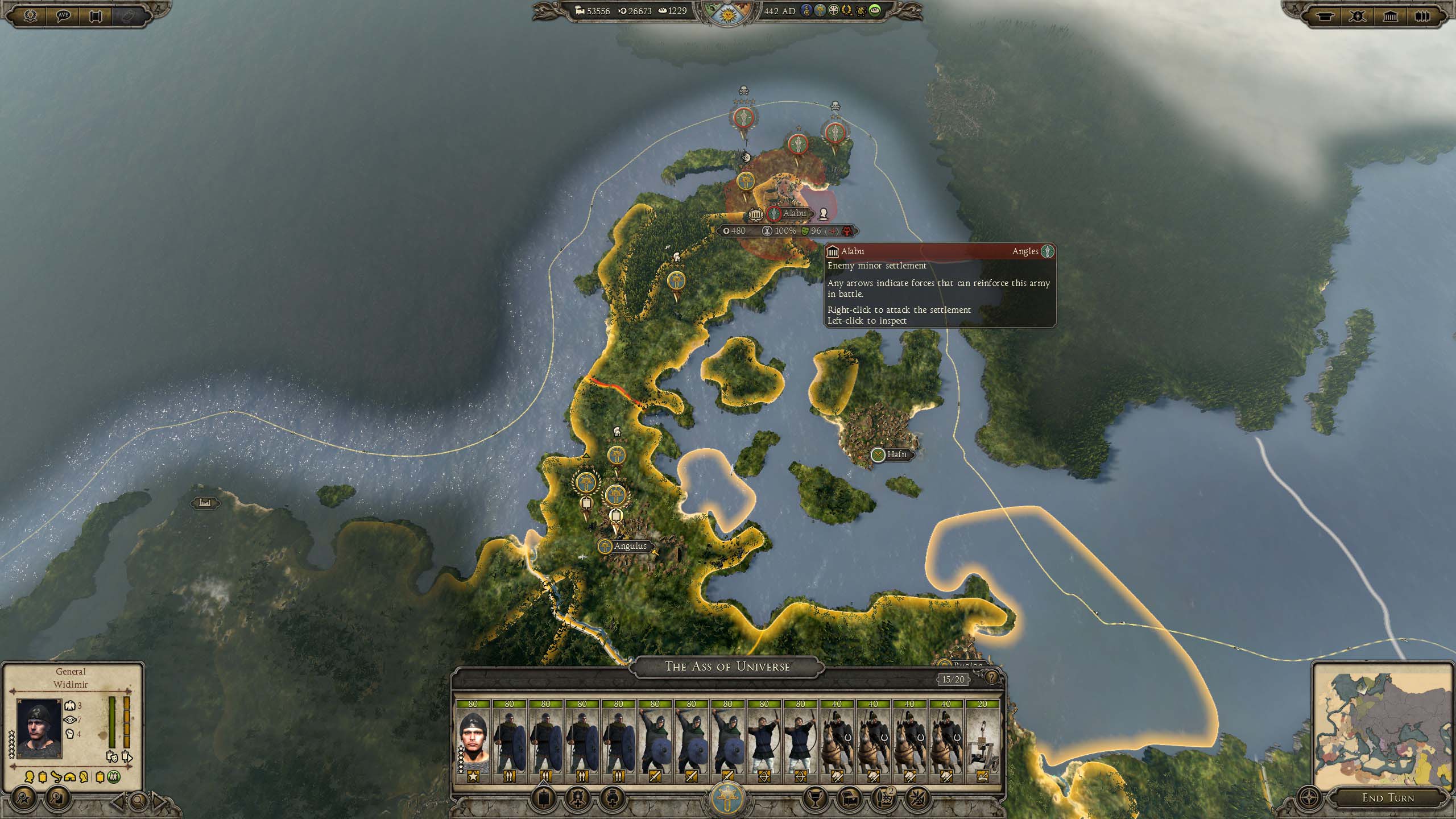
Task: Open the faction laurel wreath menu
Action: click(x=30, y=15)
